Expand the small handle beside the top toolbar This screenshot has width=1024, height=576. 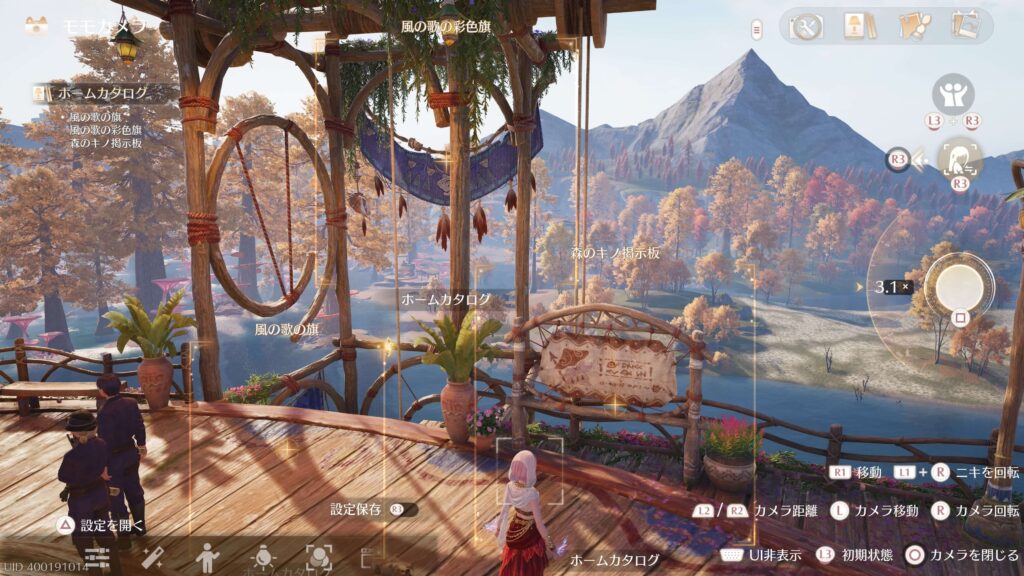tap(757, 28)
